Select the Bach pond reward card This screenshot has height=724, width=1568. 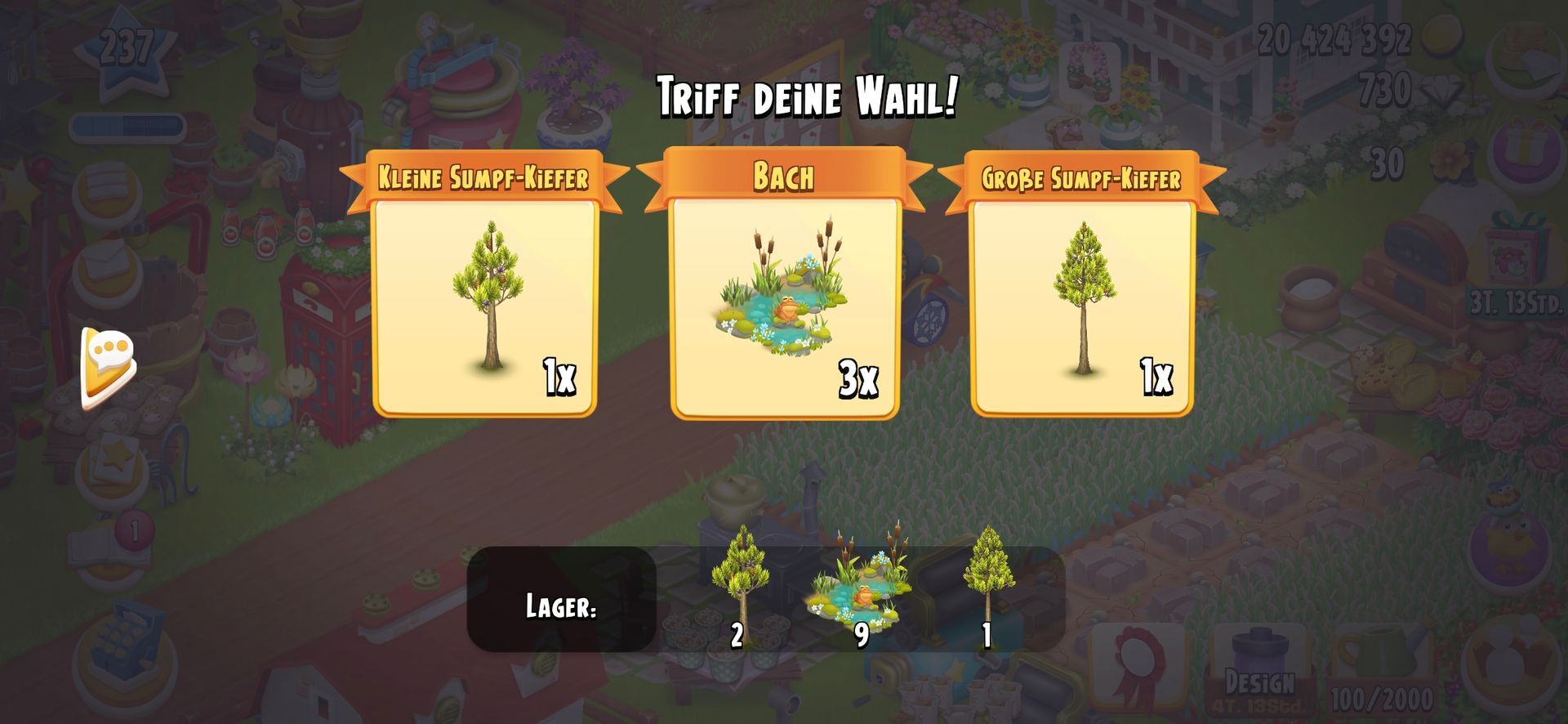pos(784,306)
